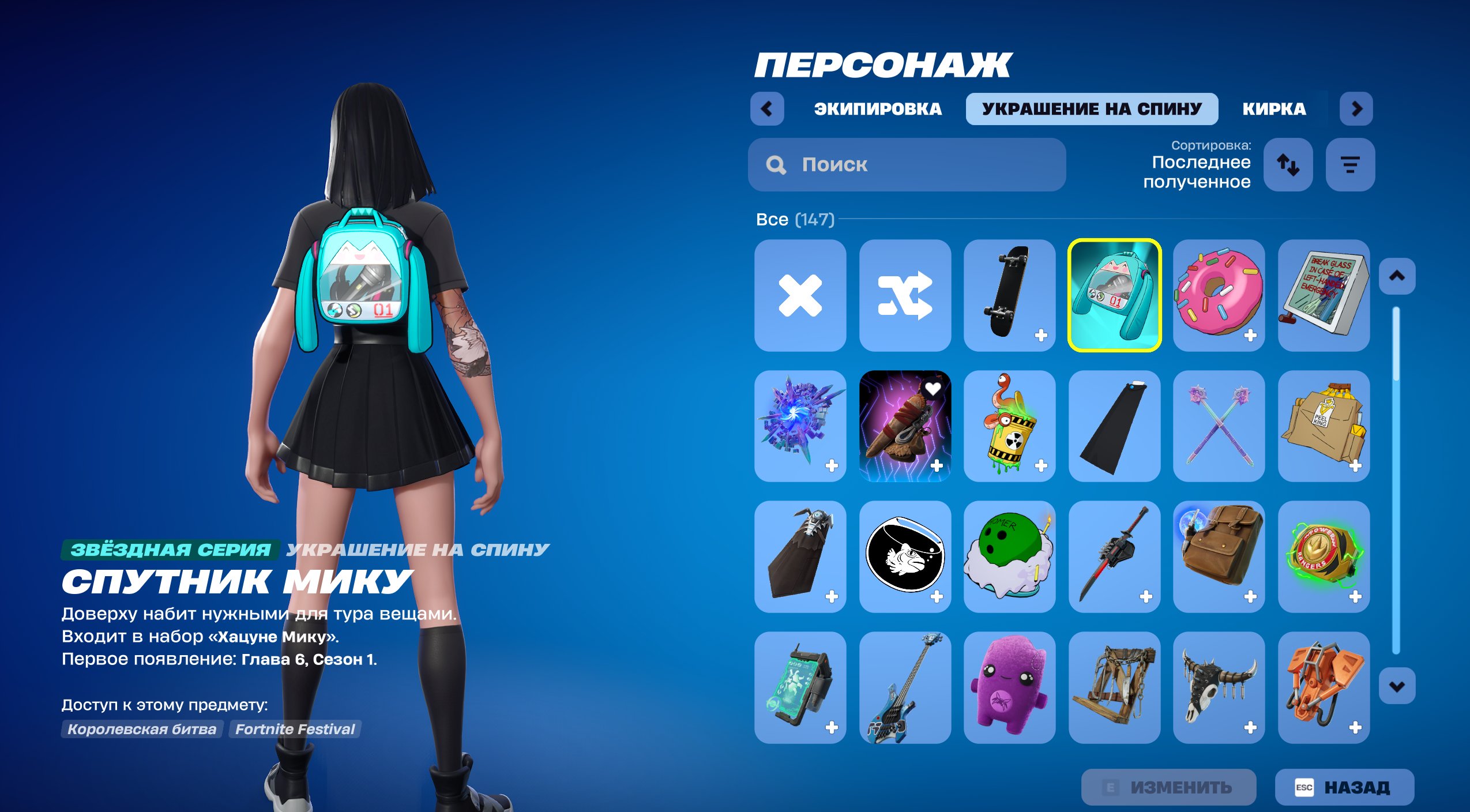
Task: Switch to the КИРКА tab
Action: (x=1274, y=110)
